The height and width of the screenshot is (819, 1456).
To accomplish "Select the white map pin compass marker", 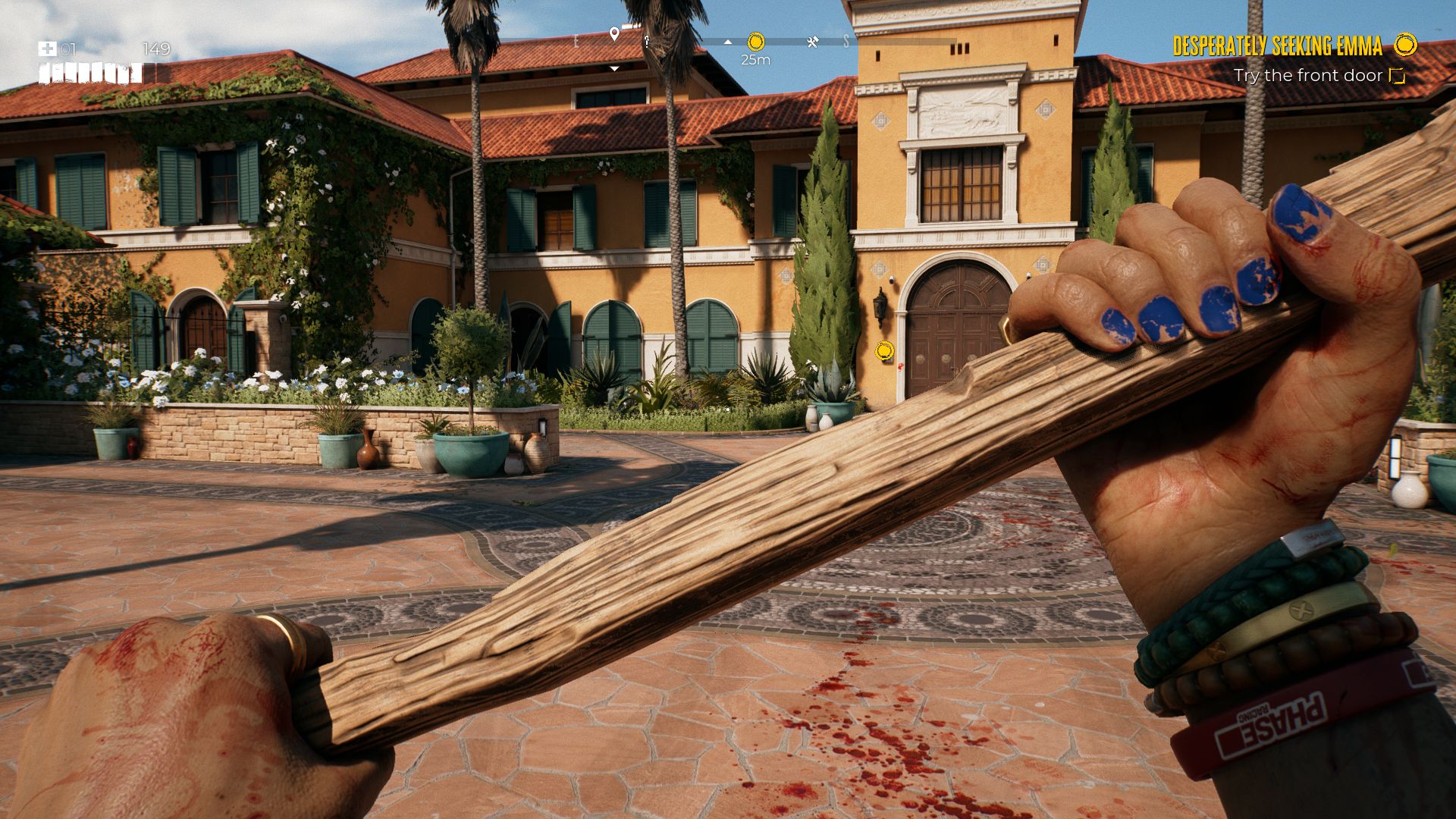I will [614, 34].
